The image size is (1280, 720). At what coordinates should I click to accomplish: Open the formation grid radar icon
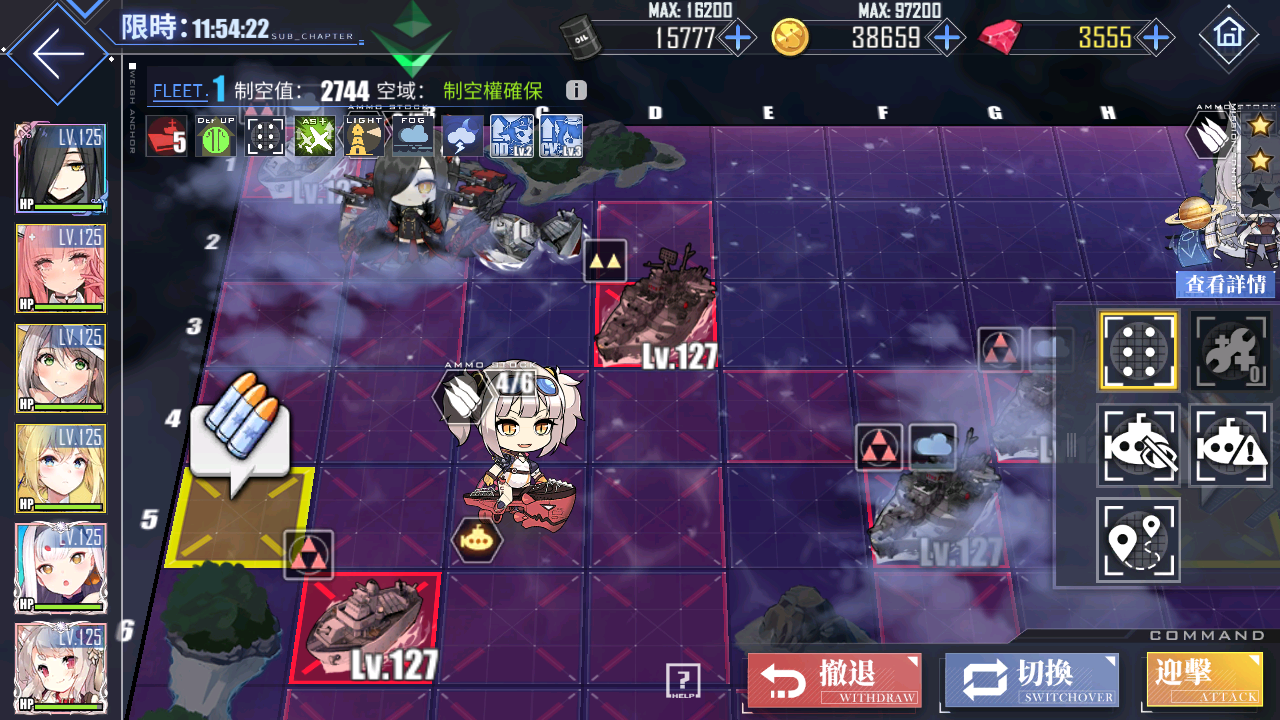1139,350
